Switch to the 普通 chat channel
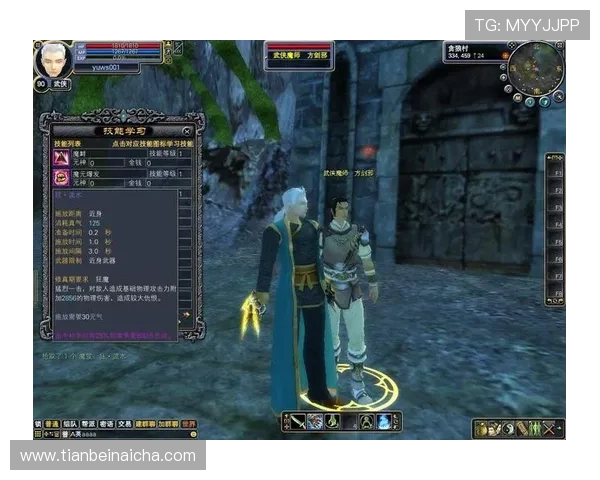The image size is (600, 480). click(52, 424)
